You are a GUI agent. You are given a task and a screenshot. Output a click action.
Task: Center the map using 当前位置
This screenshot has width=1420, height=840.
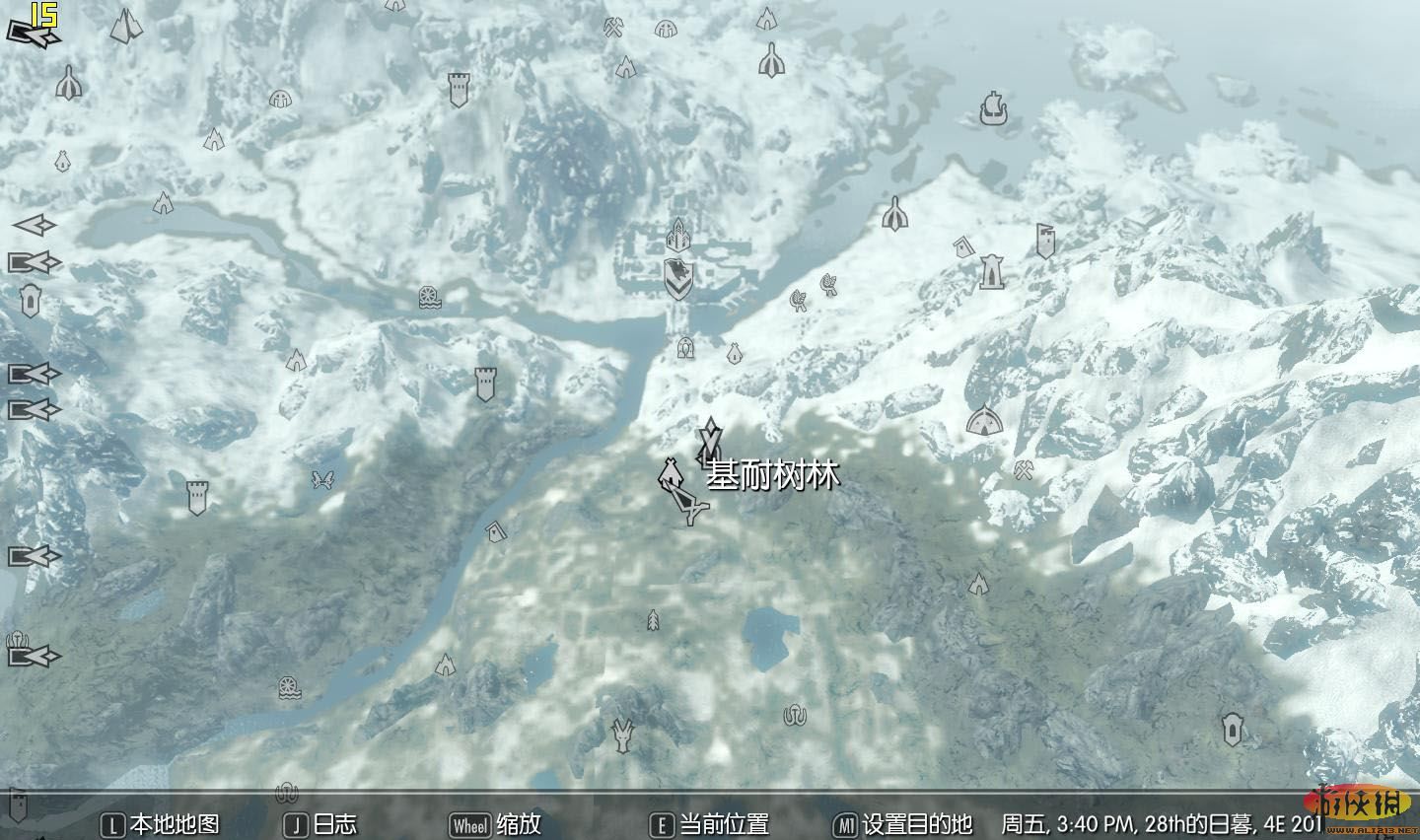pyautogui.click(x=710, y=824)
